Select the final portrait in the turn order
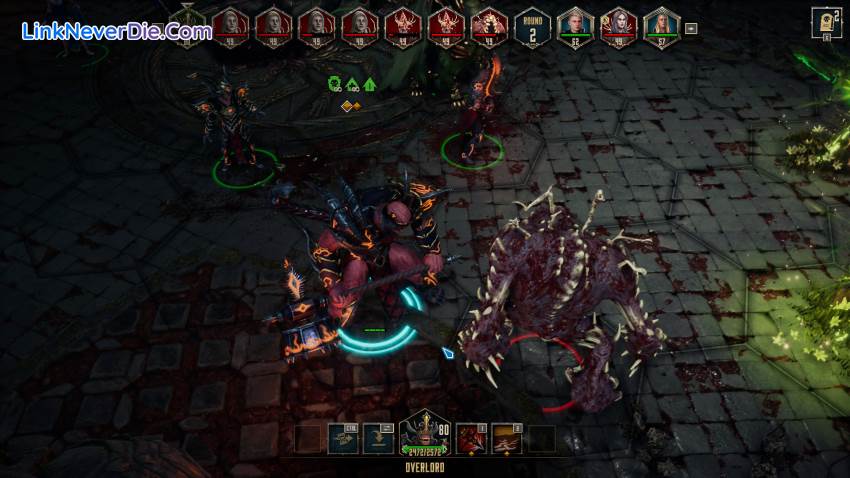The width and height of the screenshot is (850, 478). pyautogui.click(x=661, y=24)
